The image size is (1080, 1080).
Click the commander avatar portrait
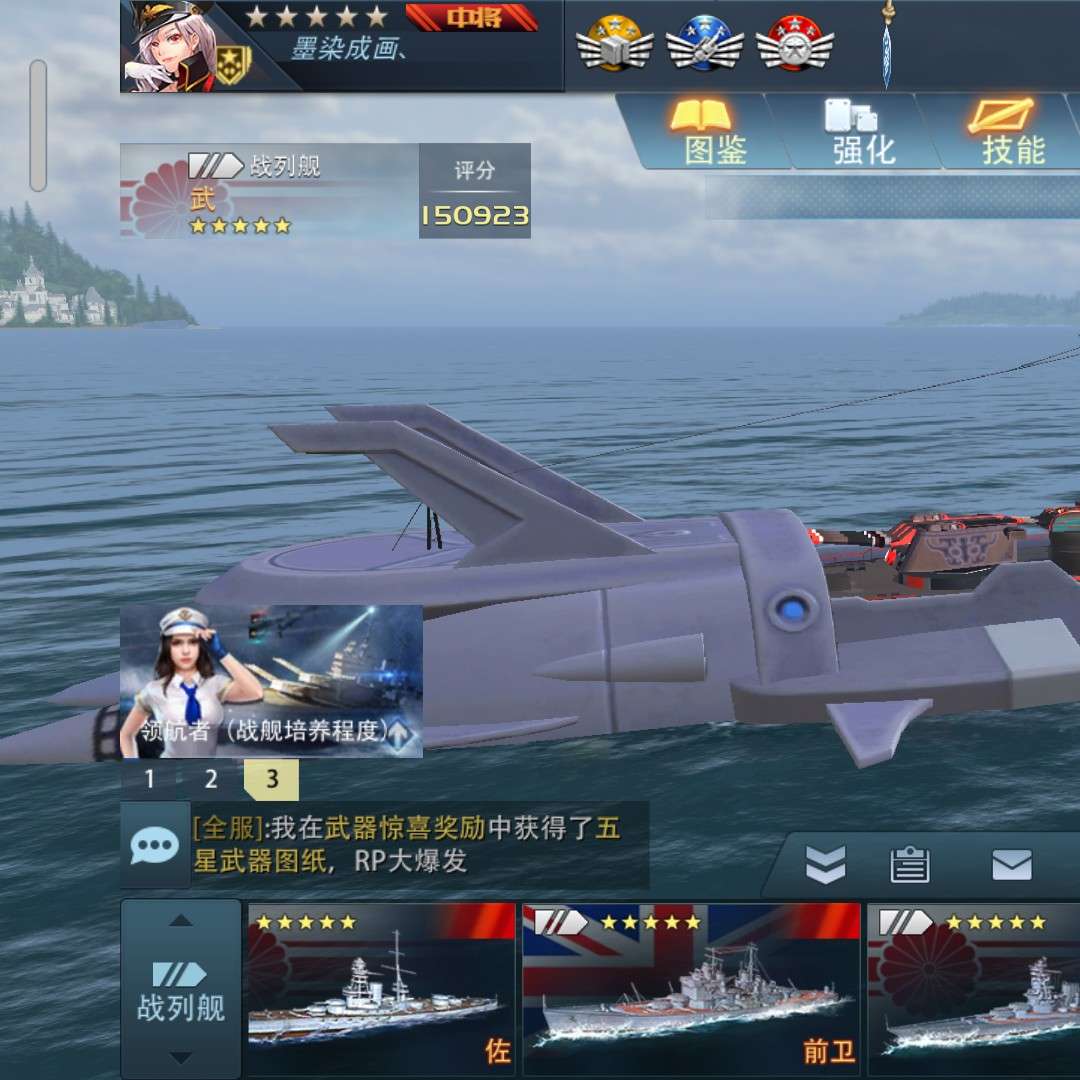170,46
